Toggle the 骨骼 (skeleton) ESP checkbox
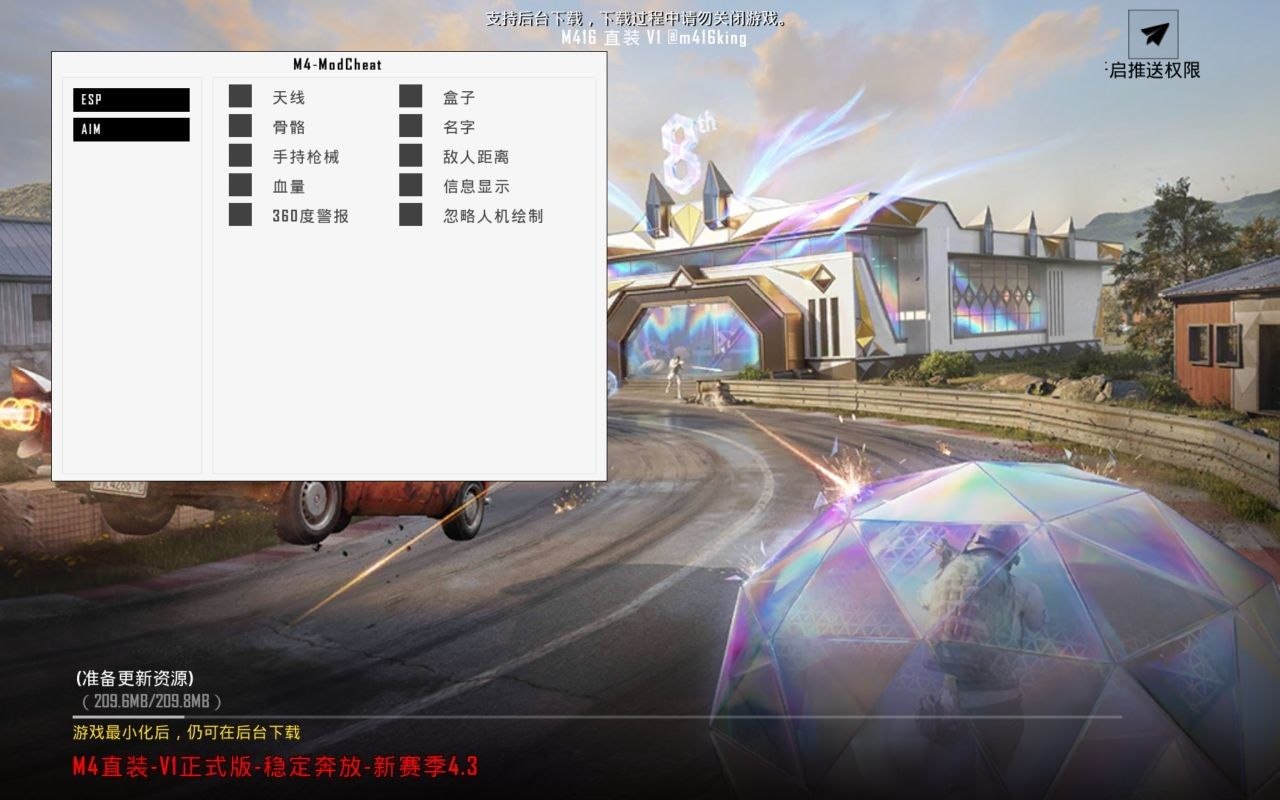1280x800 pixels. click(240, 126)
